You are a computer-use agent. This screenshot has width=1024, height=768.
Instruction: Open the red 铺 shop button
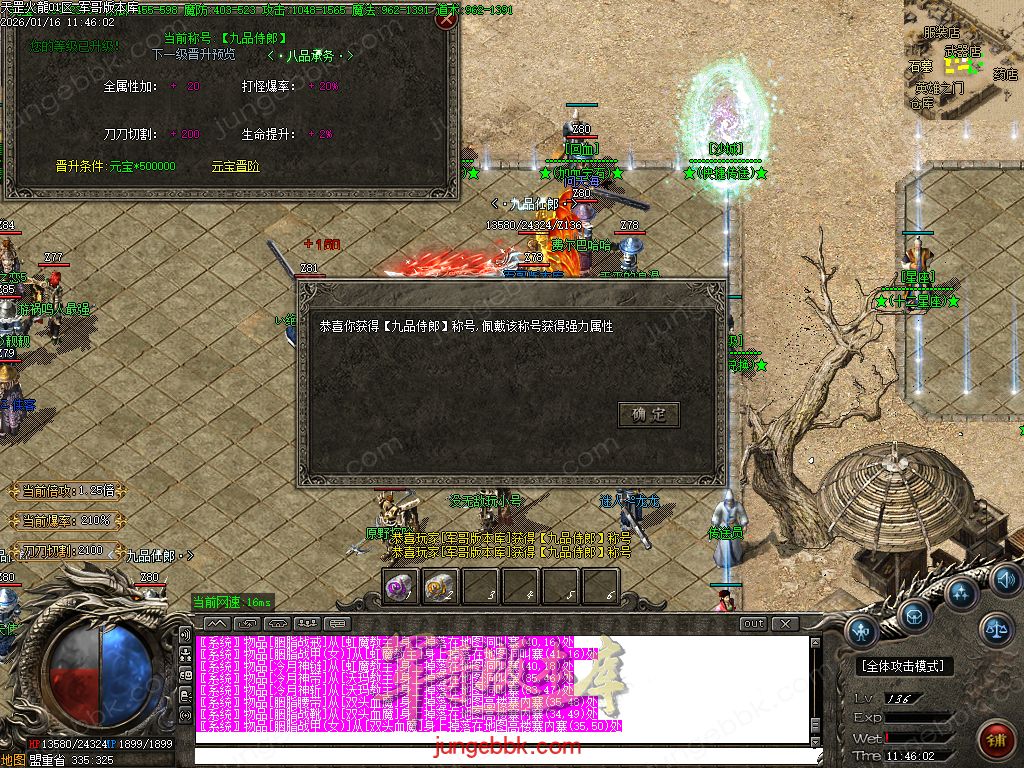[996, 739]
